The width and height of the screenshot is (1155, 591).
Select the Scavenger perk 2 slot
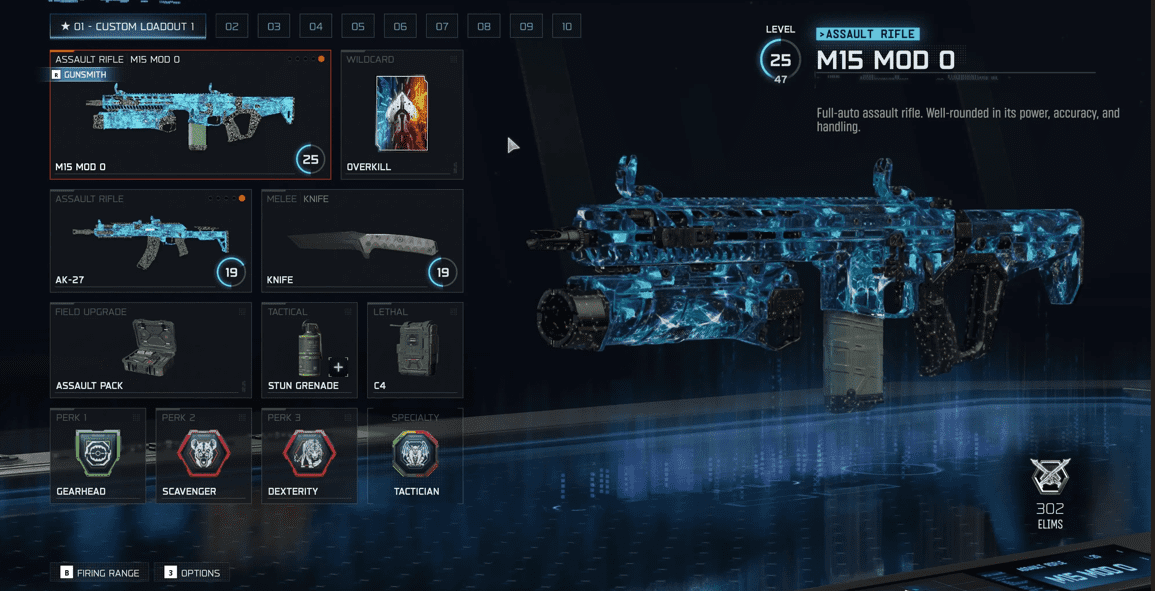click(203, 455)
